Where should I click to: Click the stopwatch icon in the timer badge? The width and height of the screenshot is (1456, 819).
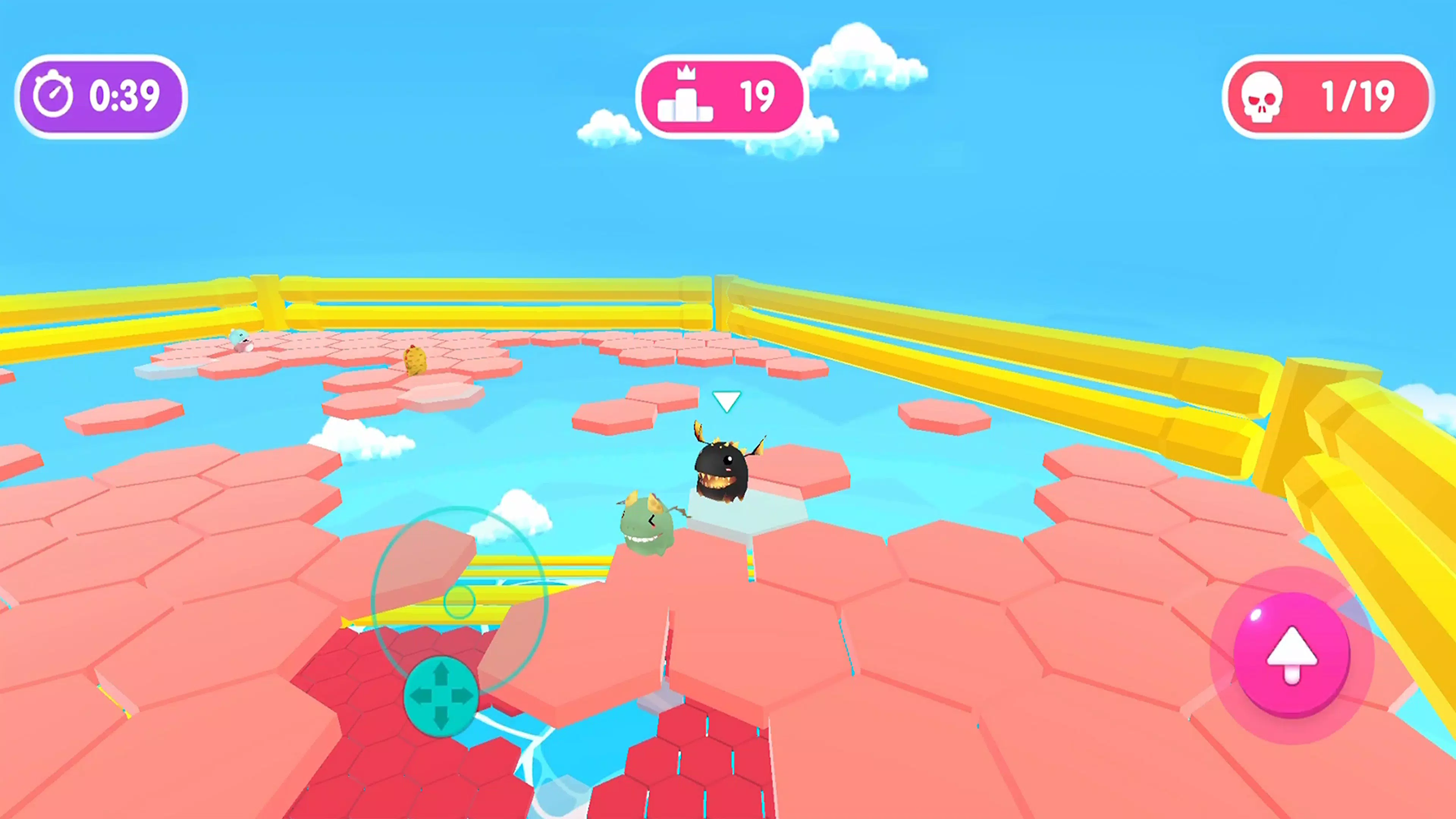click(x=54, y=94)
